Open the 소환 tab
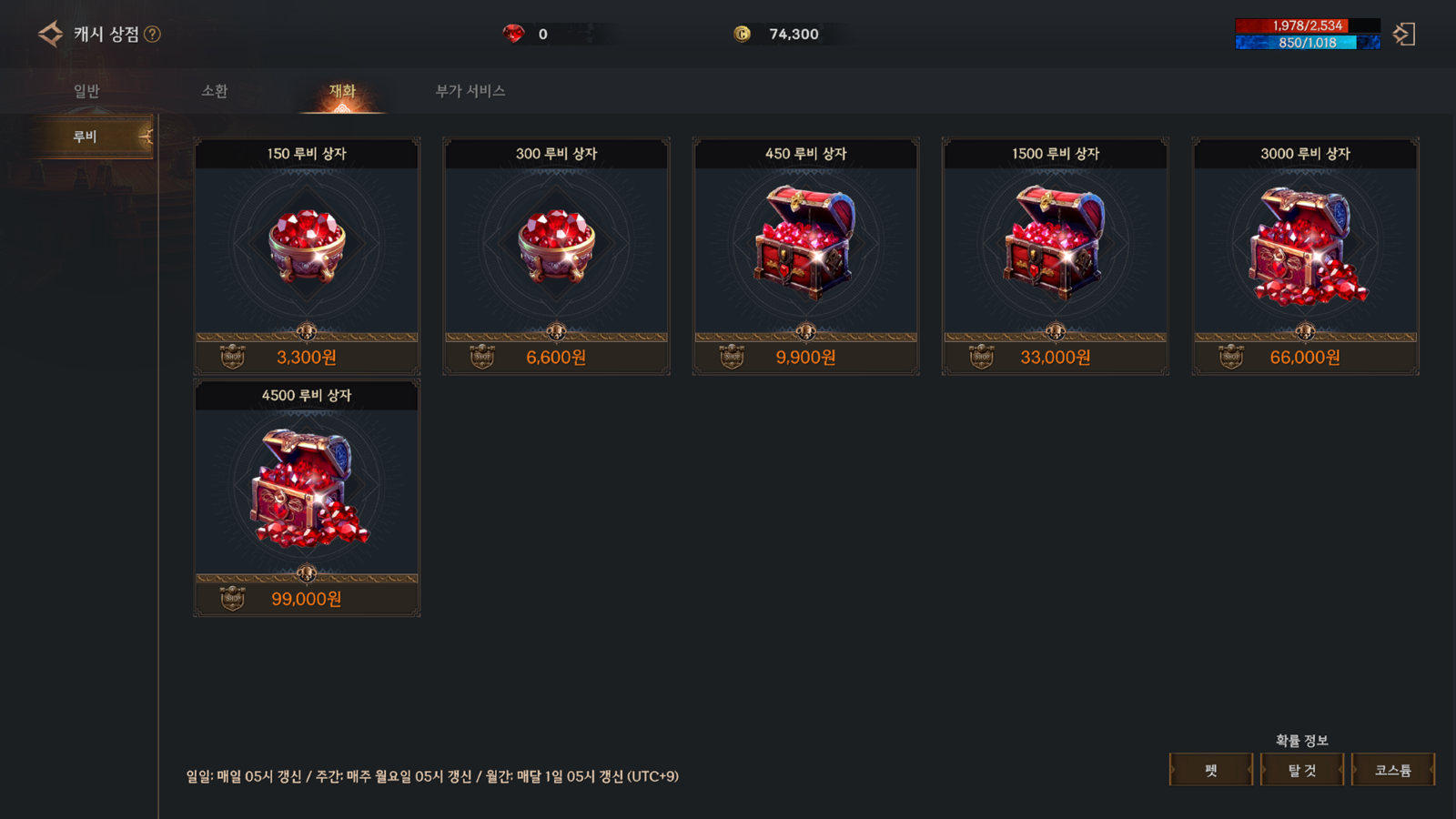This screenshot has height=819, width=1456. tap(215, 91)
